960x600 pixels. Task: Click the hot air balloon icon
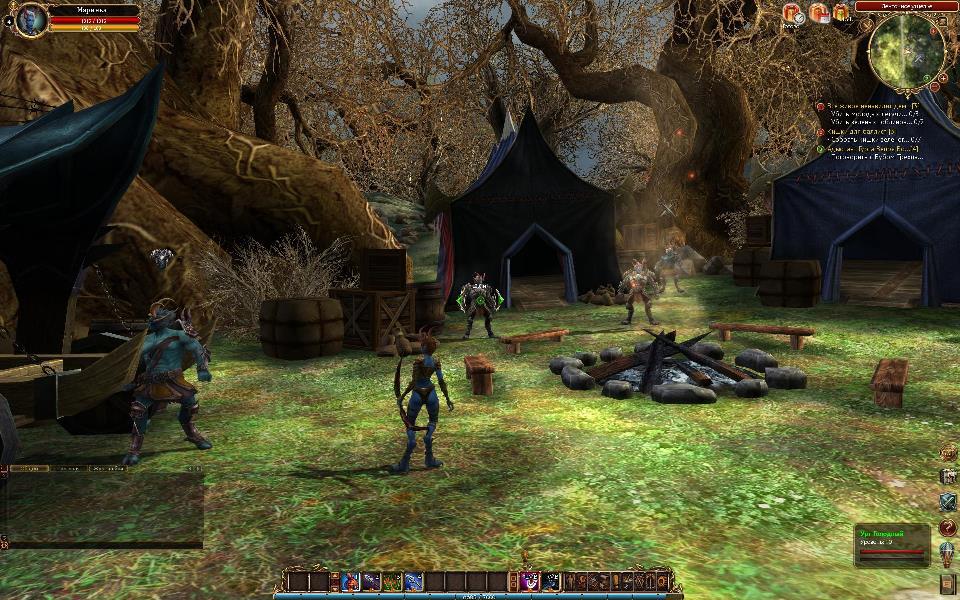tap(948, 553)
